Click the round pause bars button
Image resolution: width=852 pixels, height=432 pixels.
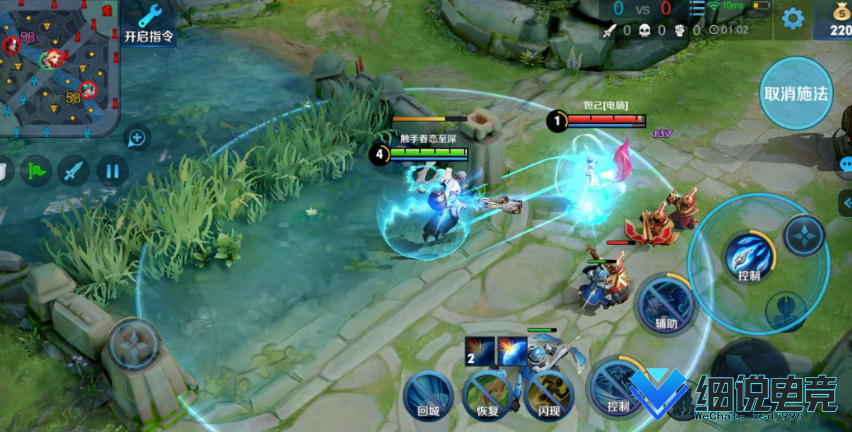112,170
